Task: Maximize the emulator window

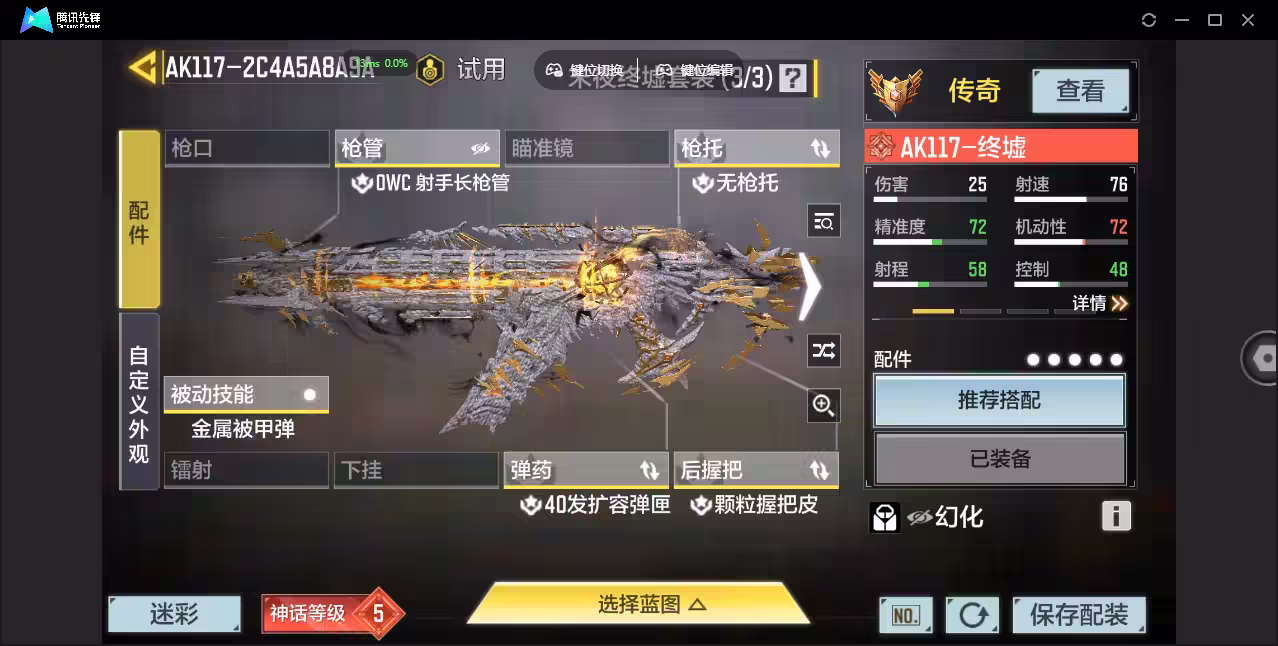Action: pyautogui.click(x=1215, y=20)
